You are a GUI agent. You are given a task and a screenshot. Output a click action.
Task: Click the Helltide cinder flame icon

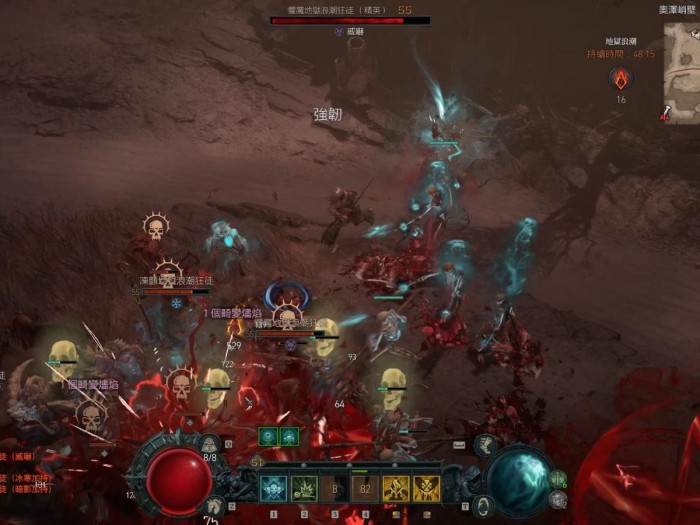(620, 77)
